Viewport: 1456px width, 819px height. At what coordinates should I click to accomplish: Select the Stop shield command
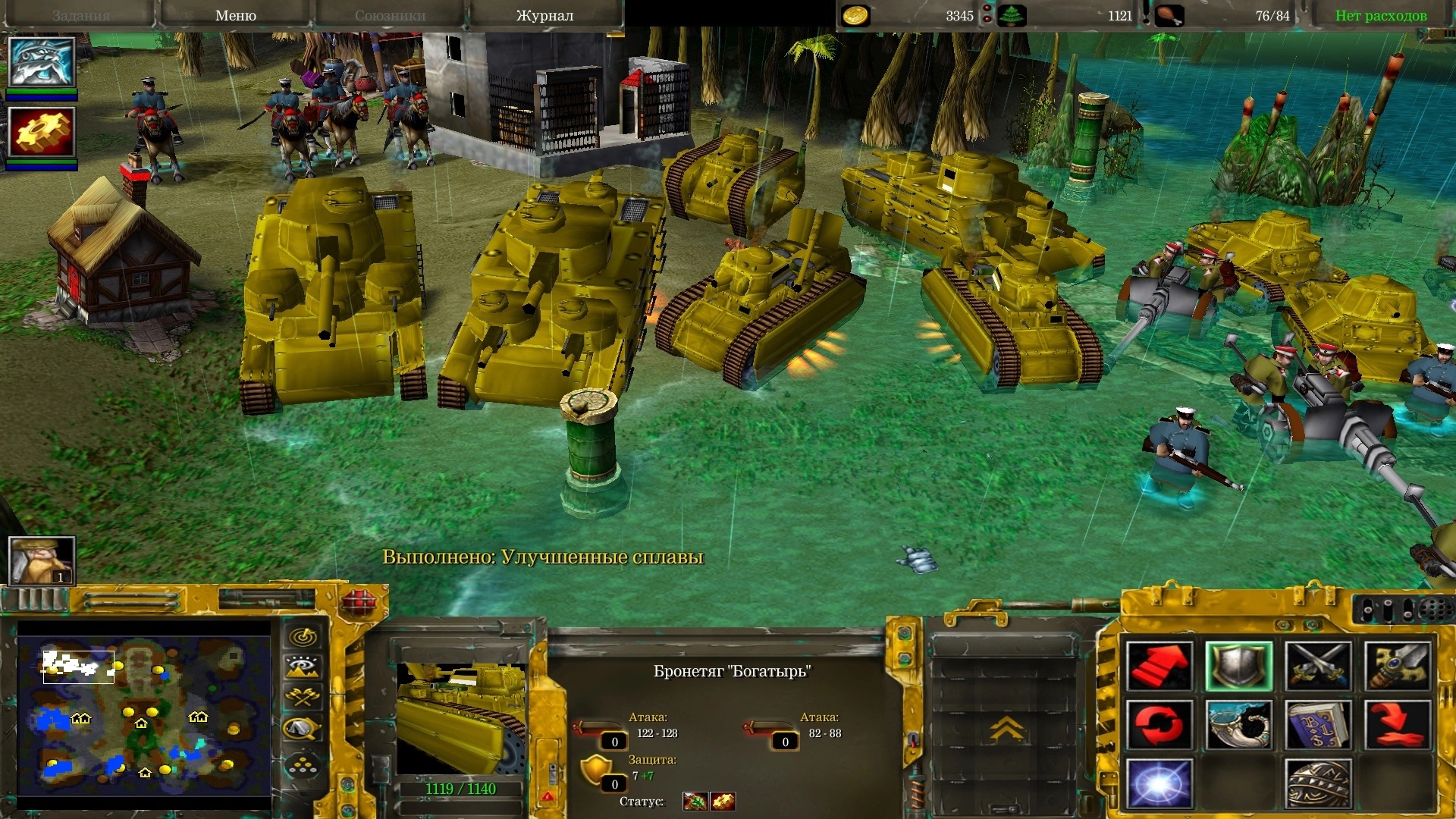pyautogui.click(x=1239, y=666)
